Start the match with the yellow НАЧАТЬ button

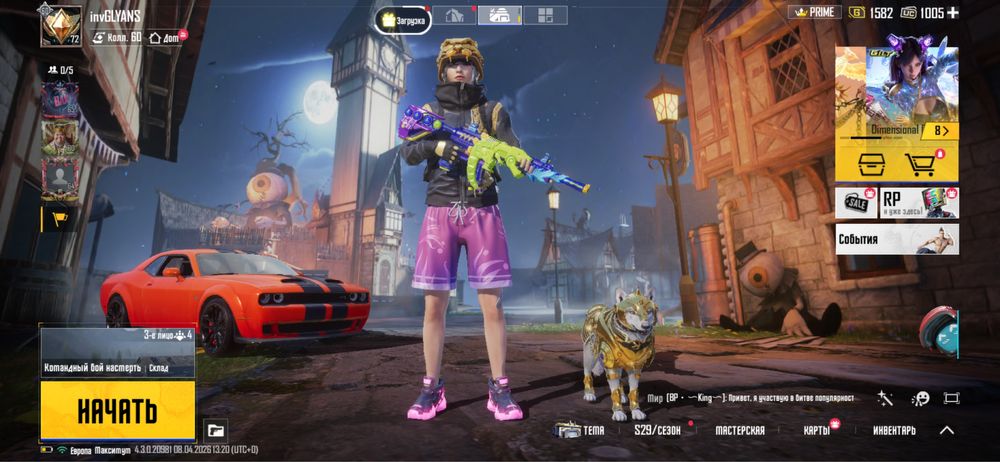pyautogui.click(x=117, y=410)
